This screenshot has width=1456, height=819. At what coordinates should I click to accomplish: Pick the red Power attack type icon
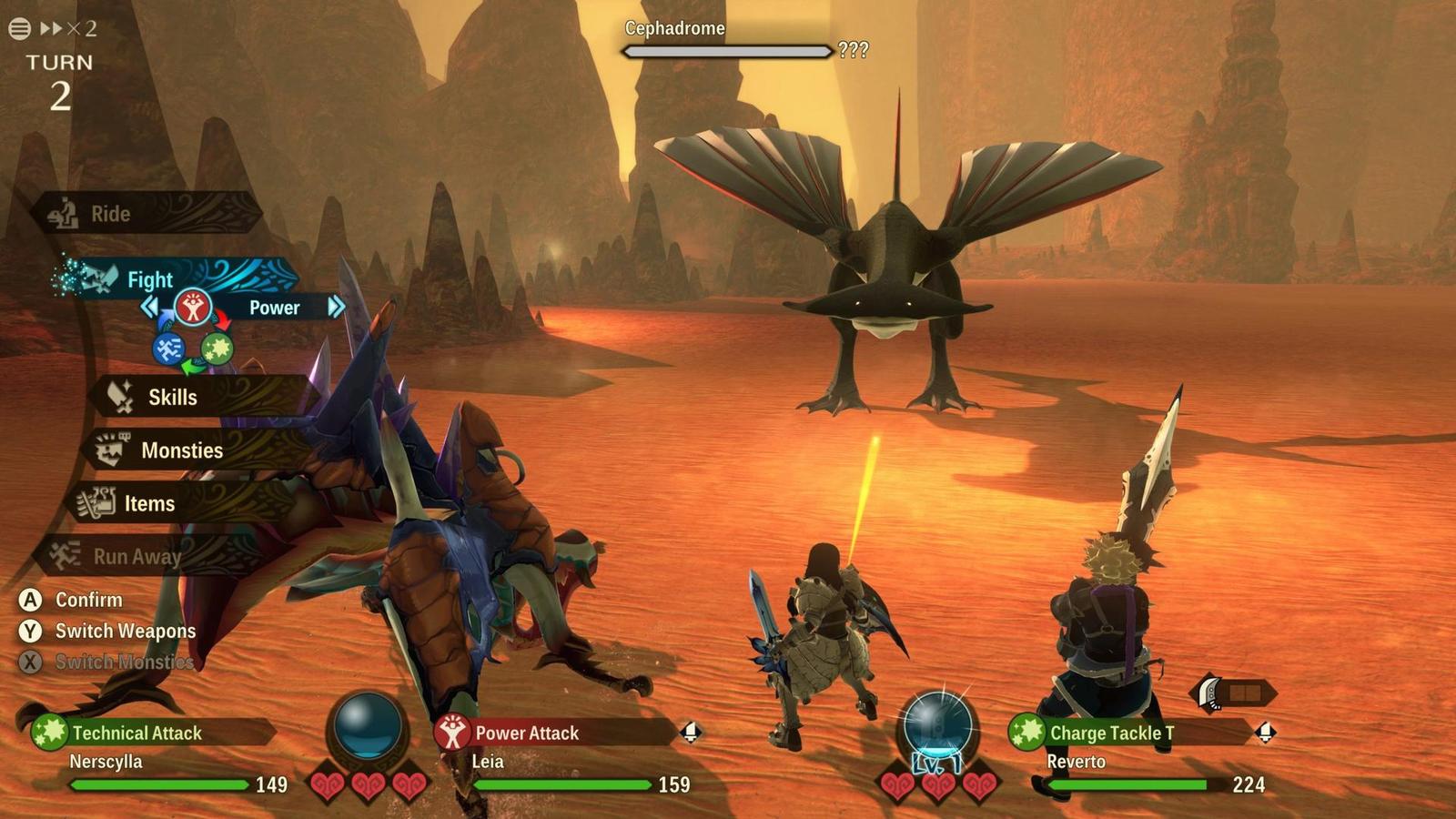(192, 308)
